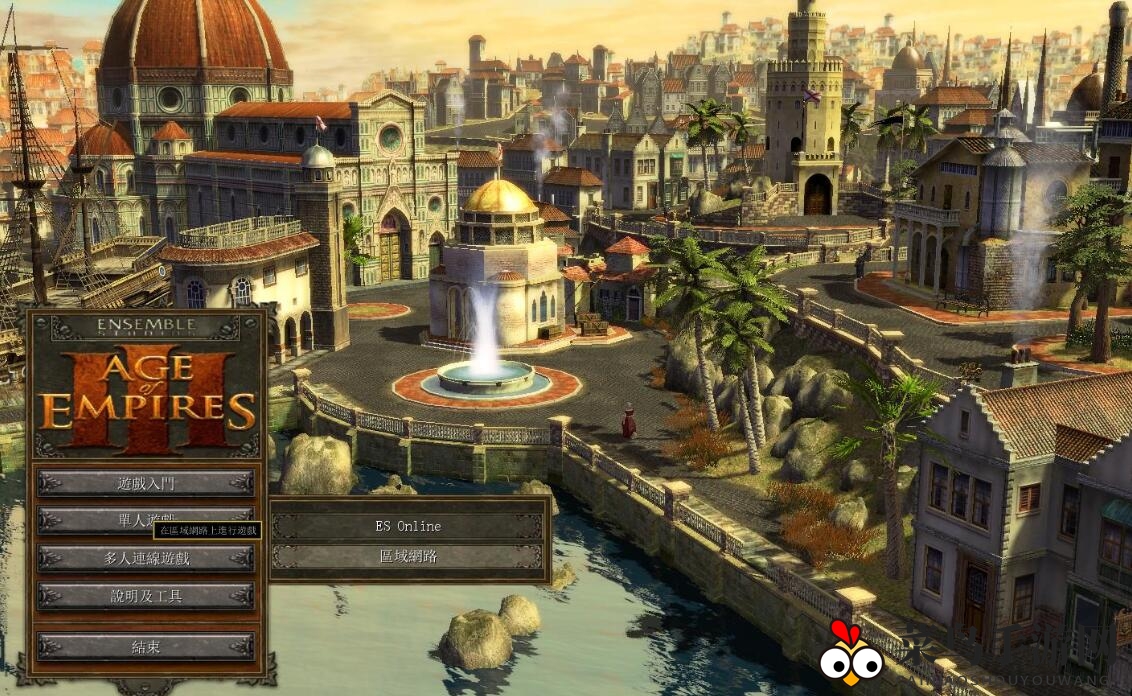The height and width of the screenshot is (696, 1132).
Task: Choose ES Online multiplayer option
Action: coord(408,526)
